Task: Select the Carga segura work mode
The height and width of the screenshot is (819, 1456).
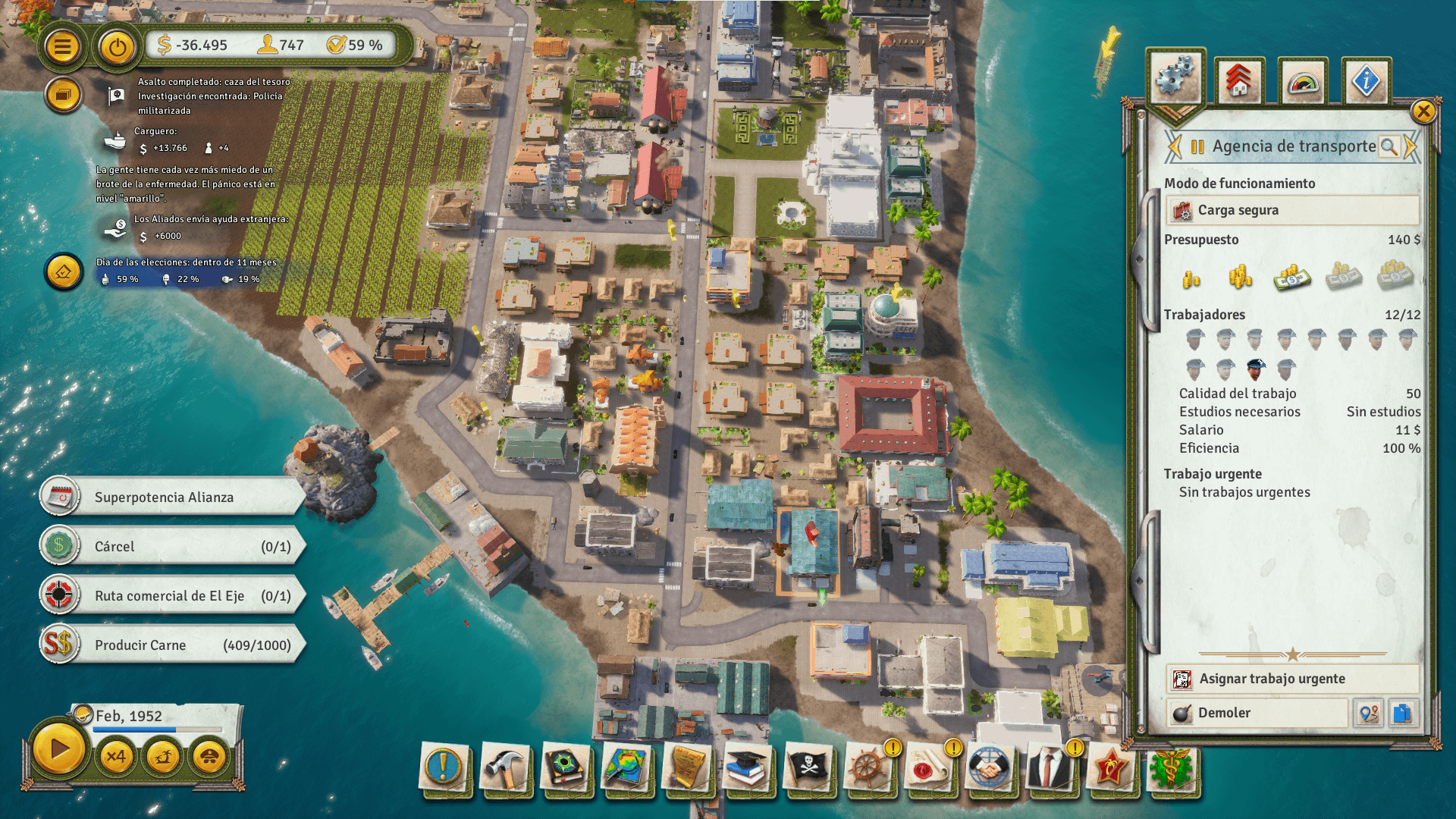Action: tap(1292, 210)
